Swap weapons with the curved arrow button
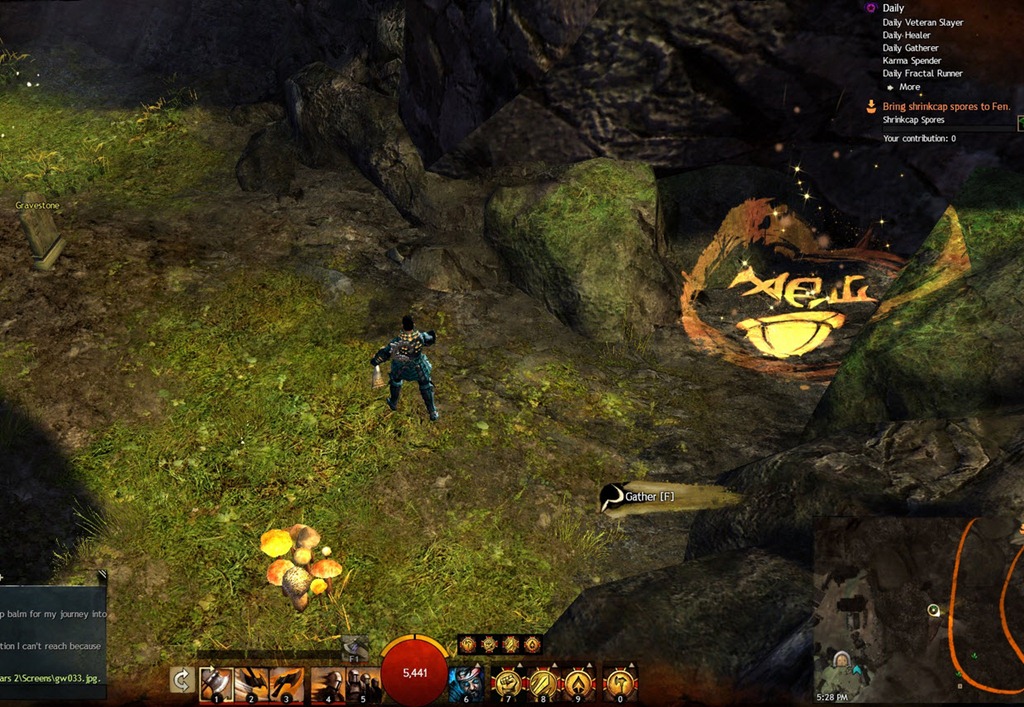The height and width of the screenshot is (707, 1024). point(181,681)
